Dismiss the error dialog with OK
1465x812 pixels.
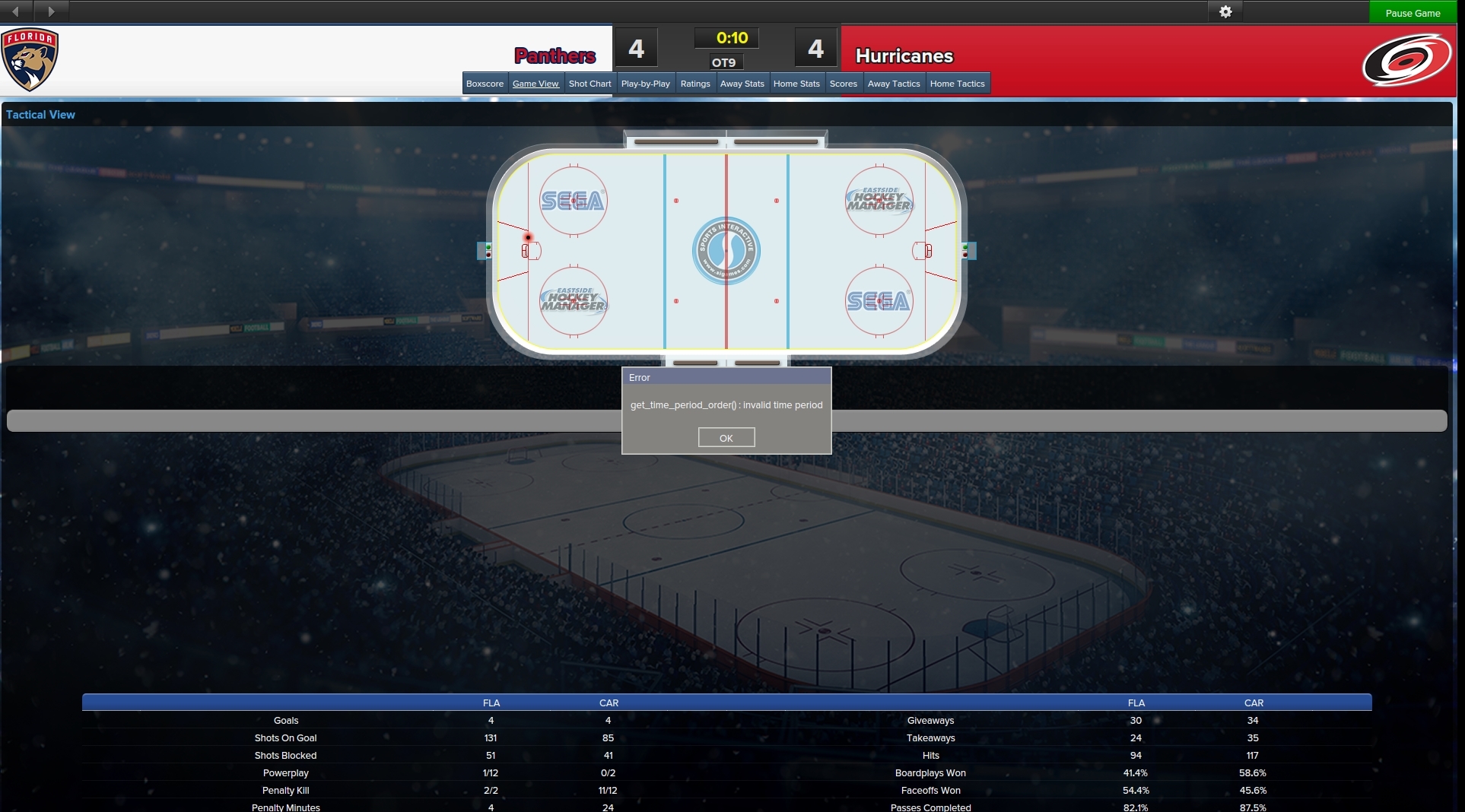click(x=726, y=438)
